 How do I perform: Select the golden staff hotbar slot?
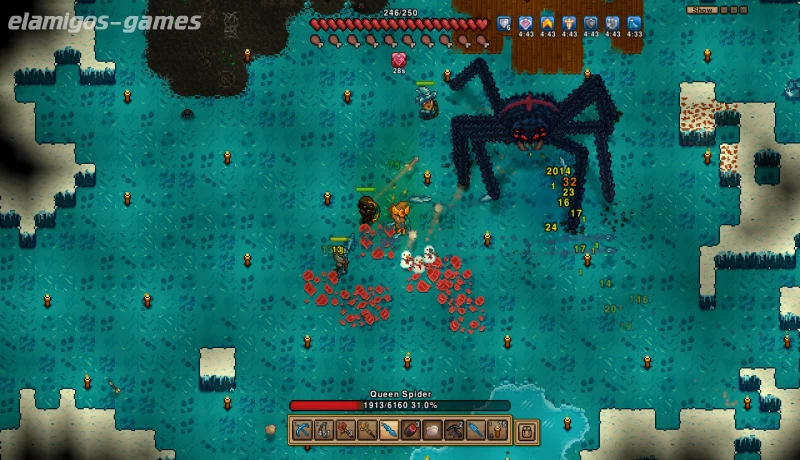(367, 431)
